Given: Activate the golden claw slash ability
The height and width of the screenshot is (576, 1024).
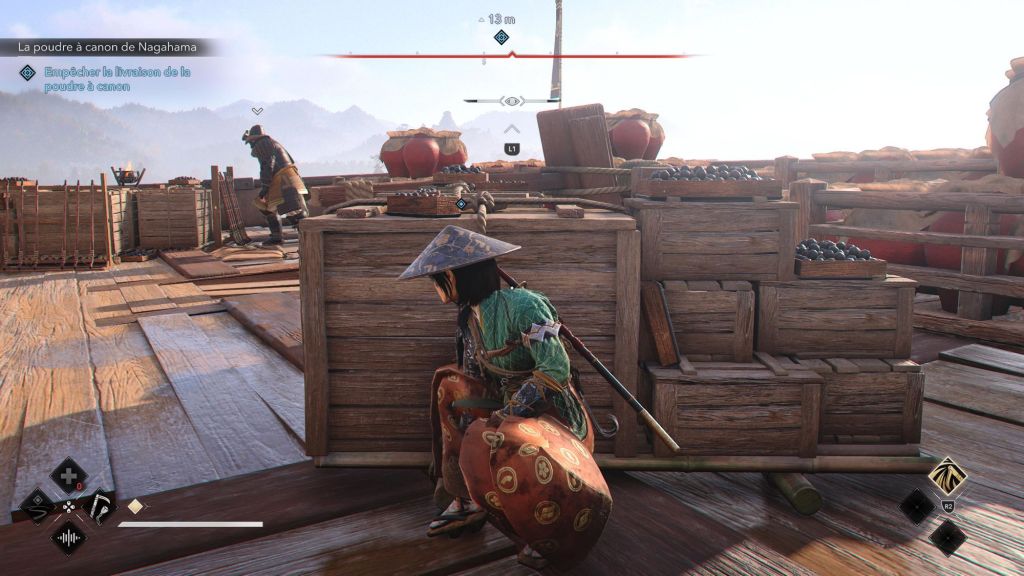Looking at the screenshot, I should (946, 476).
